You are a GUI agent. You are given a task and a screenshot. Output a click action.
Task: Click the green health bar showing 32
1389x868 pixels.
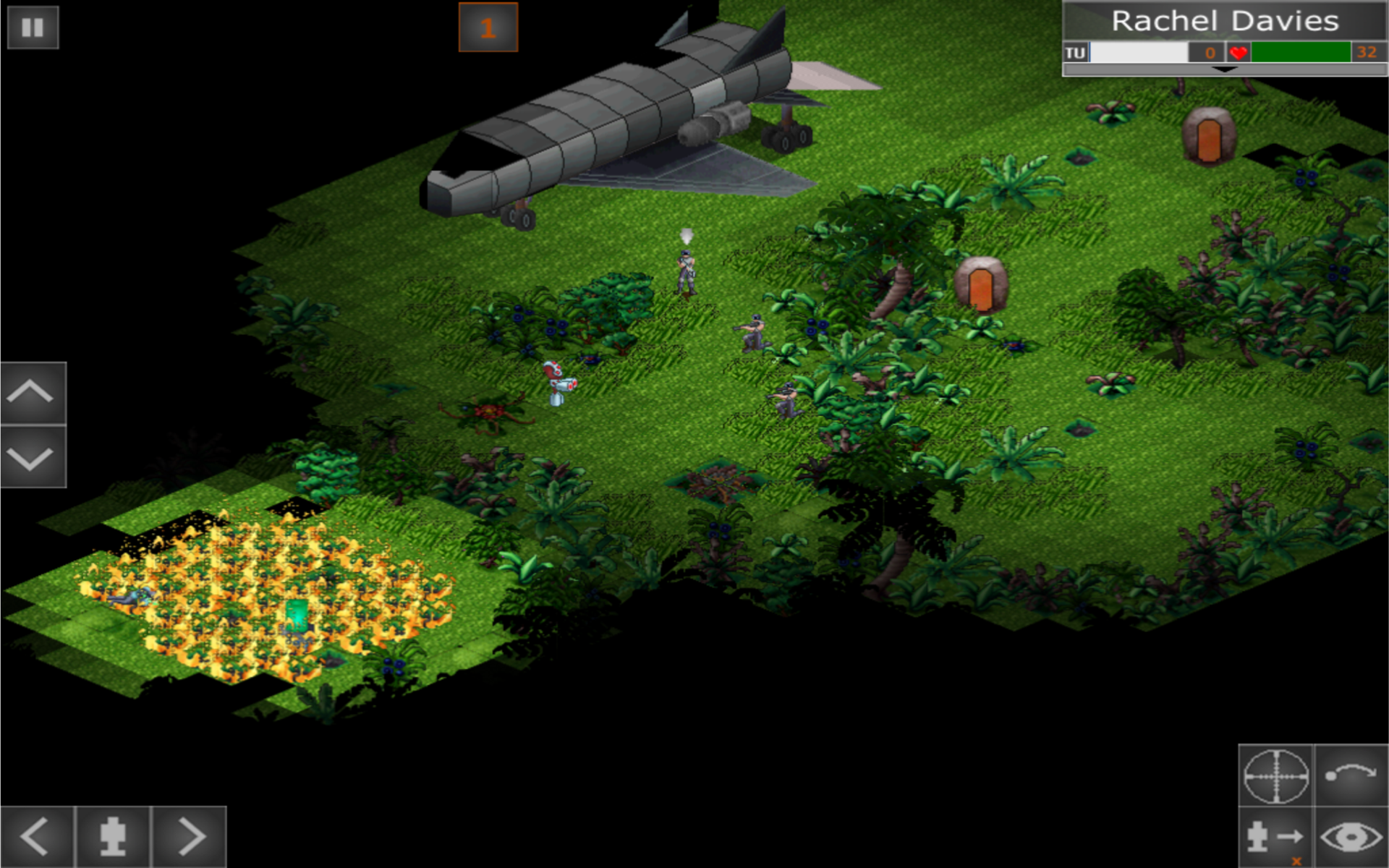(x=1302, y=52)
